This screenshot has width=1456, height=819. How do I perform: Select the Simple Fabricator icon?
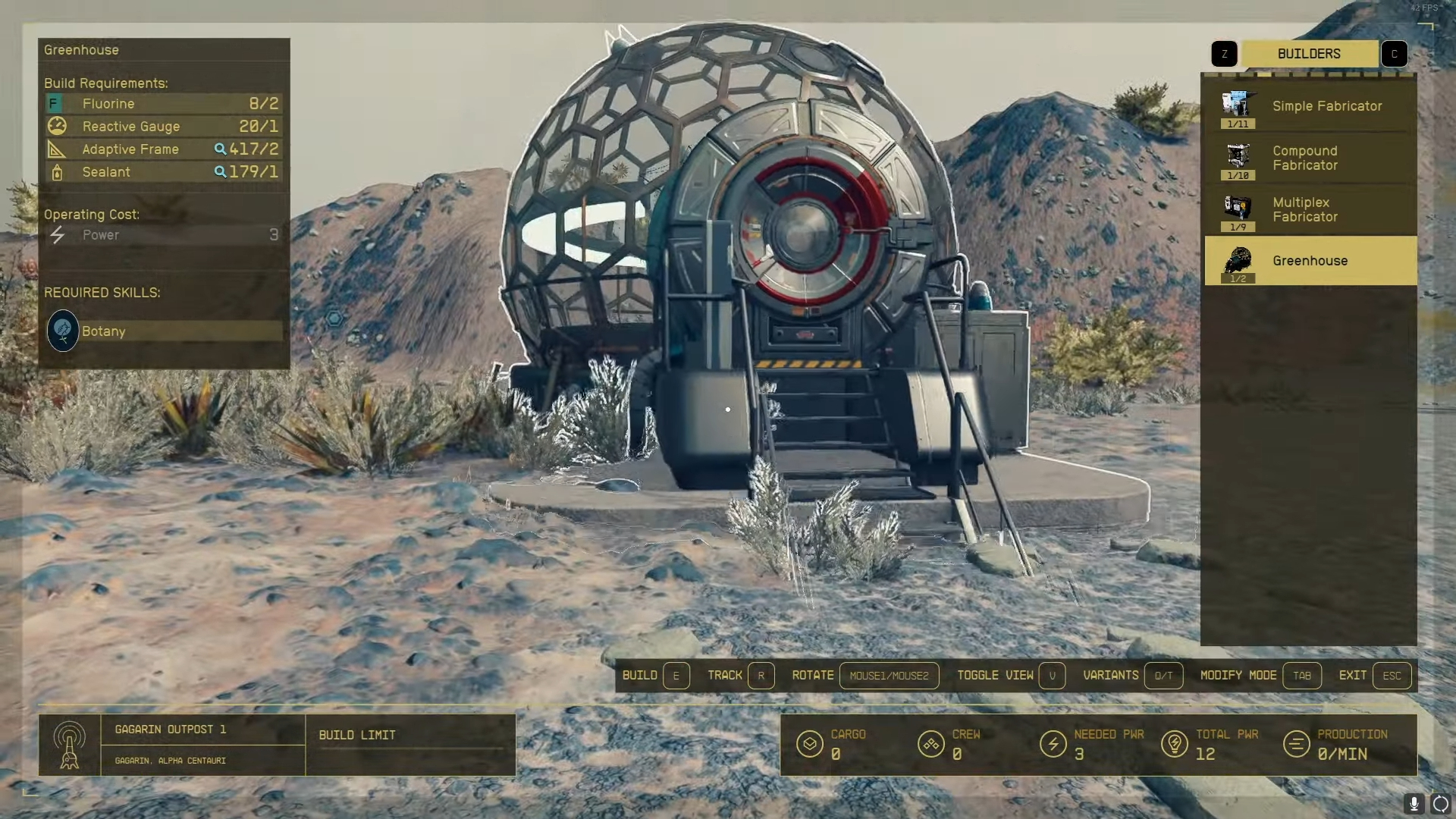1238,106
